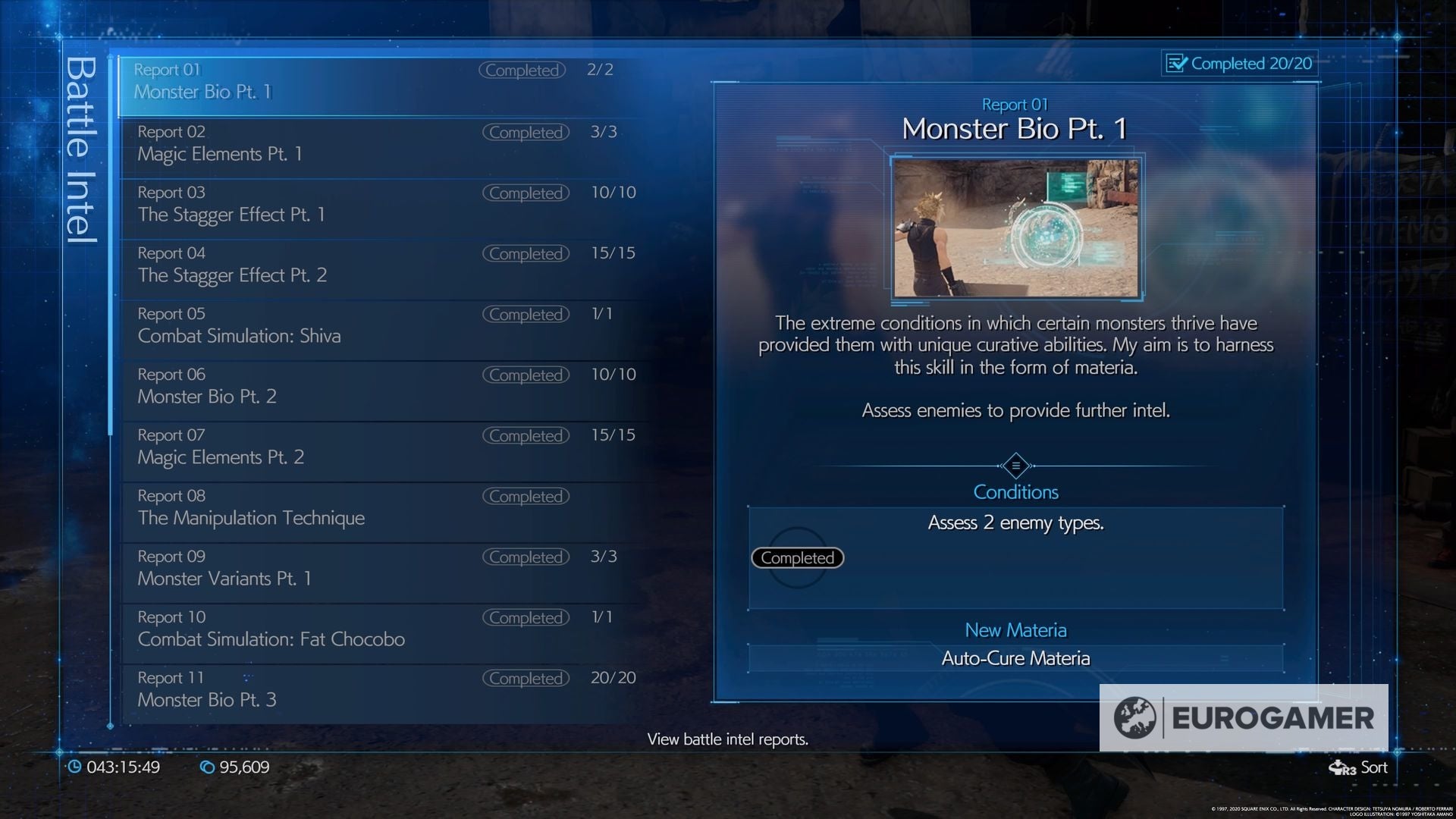Select the play time clock icon
The width and height of the screenshot is (1456, 819).
click(76, 767)
